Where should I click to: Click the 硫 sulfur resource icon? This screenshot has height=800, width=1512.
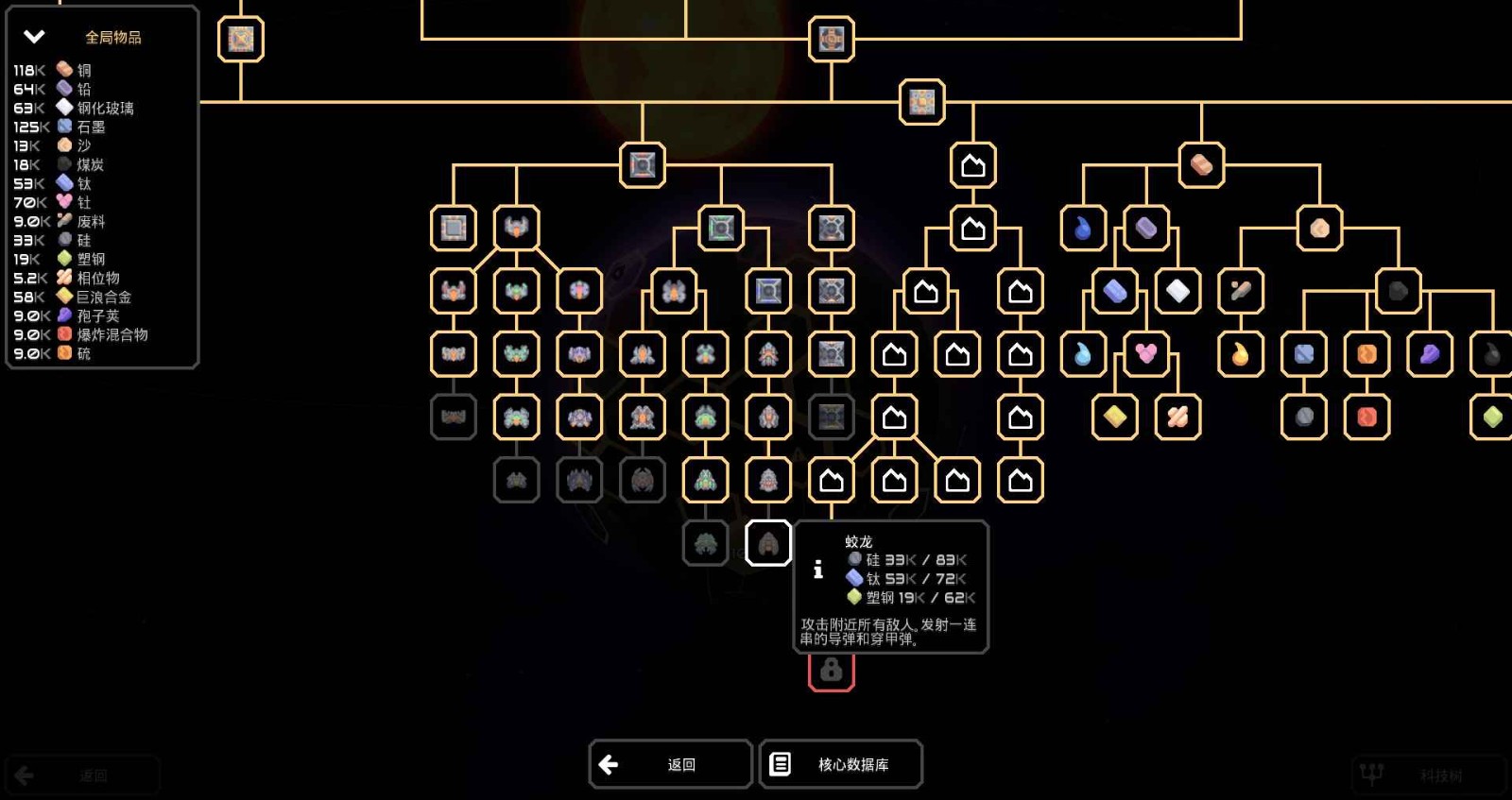(62, 352)
